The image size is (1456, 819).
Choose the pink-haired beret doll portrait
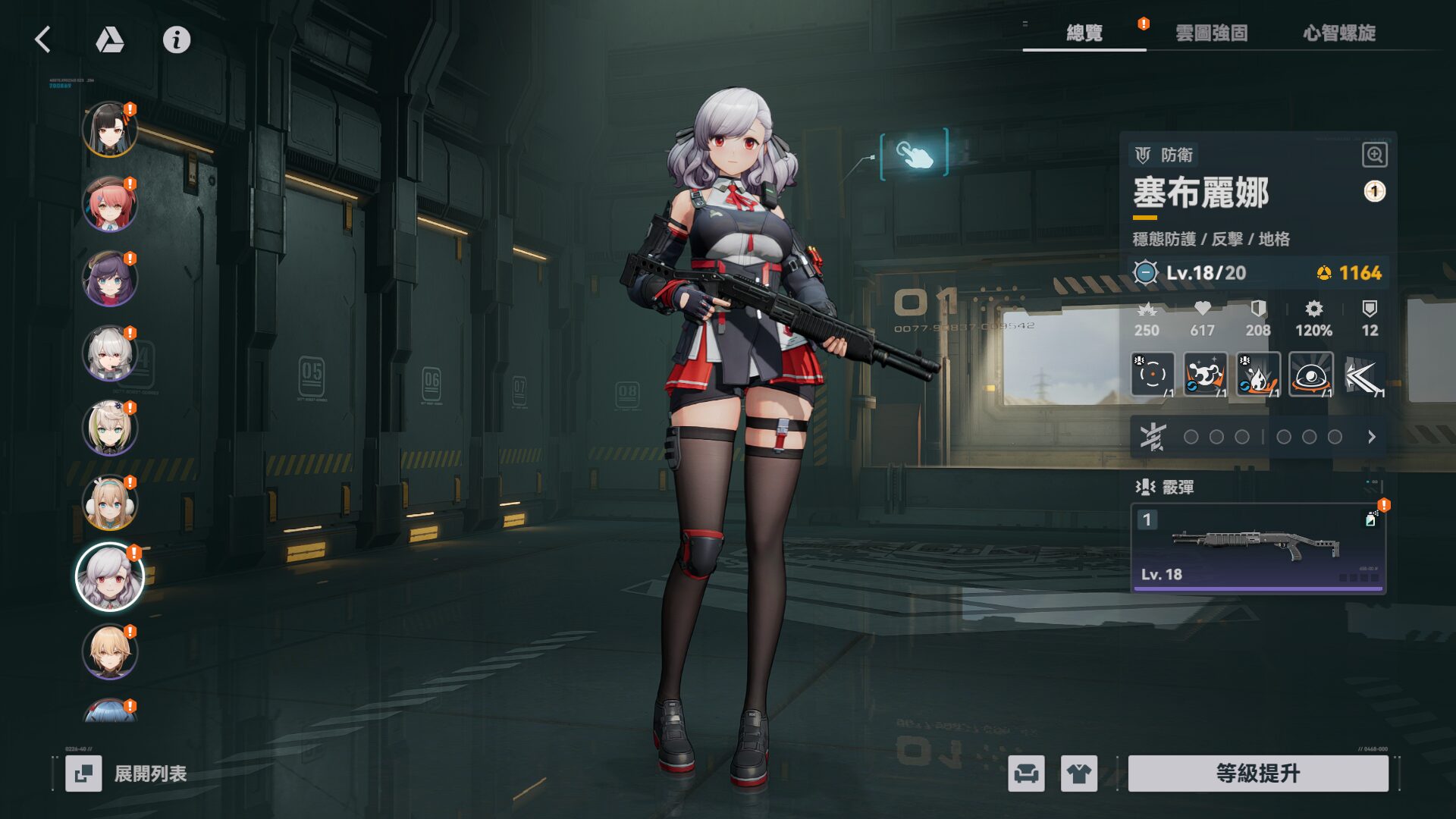coord(110,204)
